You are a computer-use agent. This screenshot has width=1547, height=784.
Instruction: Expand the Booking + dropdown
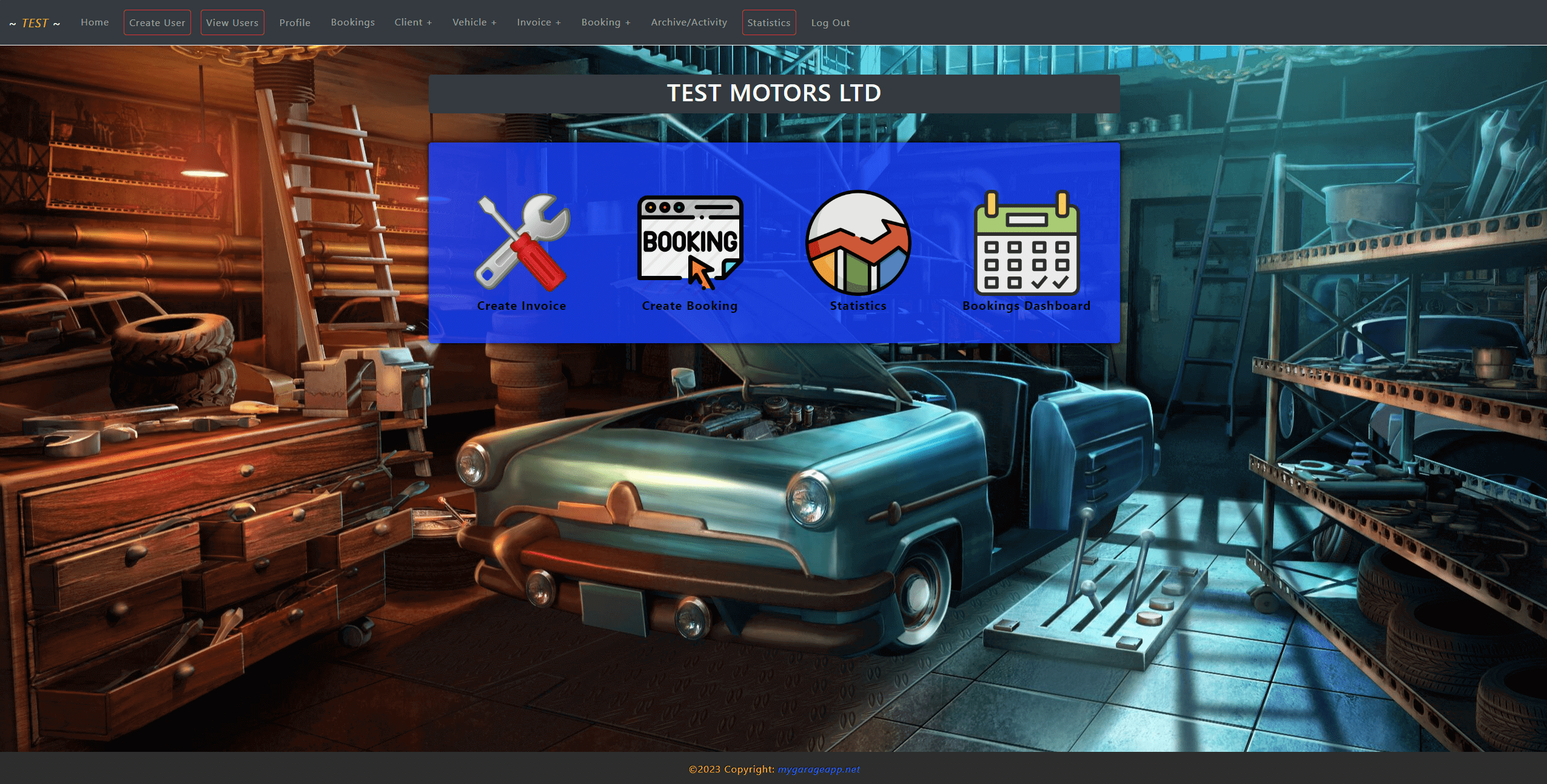(x=606, y=22)
